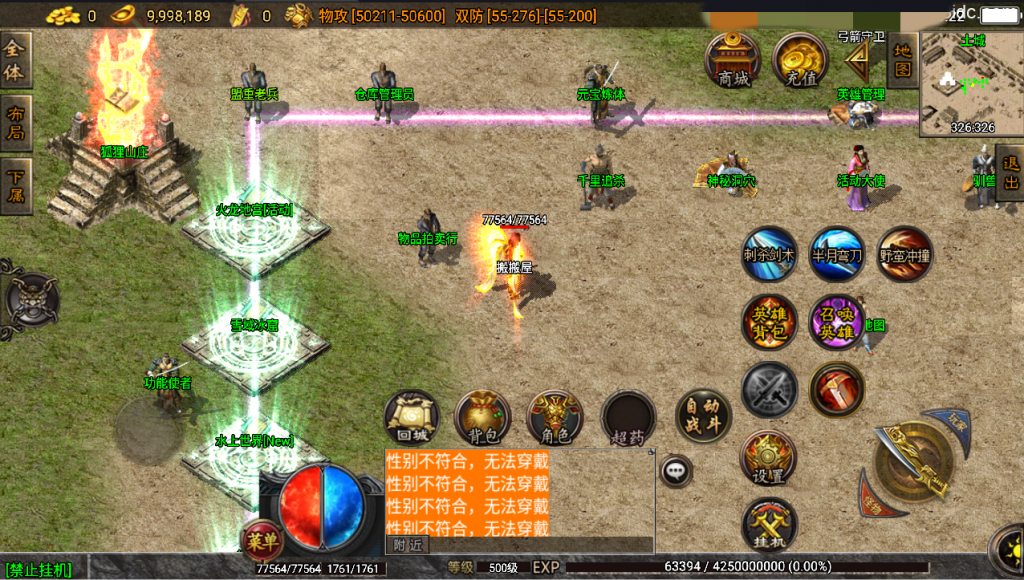Tap the 召唤英雄 summon hero button
This screenshot has height=580, width=1024.
tap(837, 322)
